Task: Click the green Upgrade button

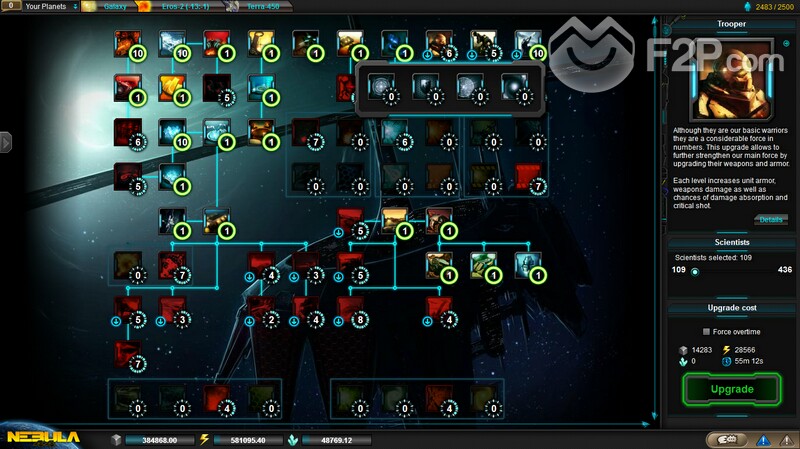Action: [x=730, y=388]
